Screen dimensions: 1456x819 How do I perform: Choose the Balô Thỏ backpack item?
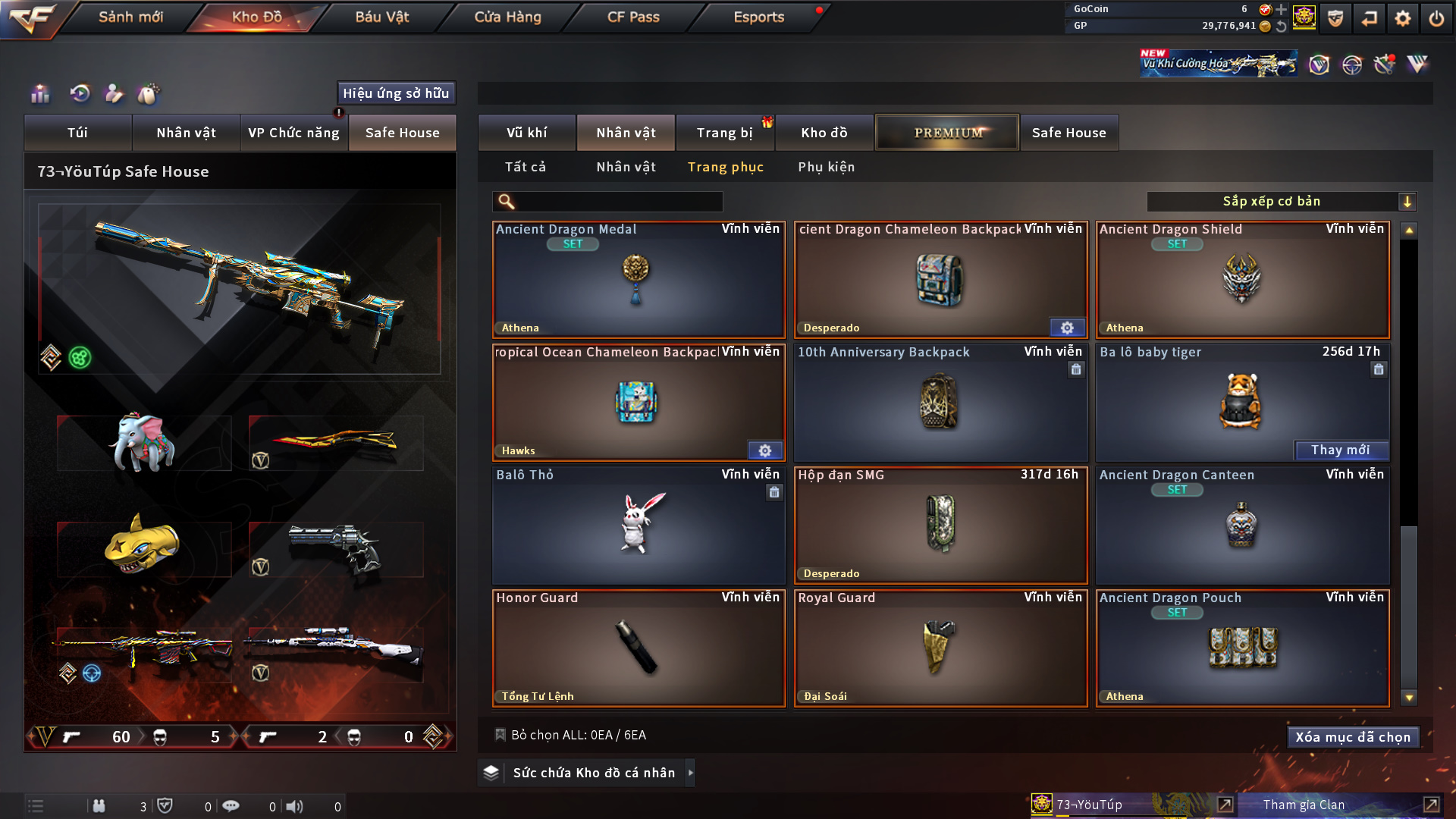[639, 526]
